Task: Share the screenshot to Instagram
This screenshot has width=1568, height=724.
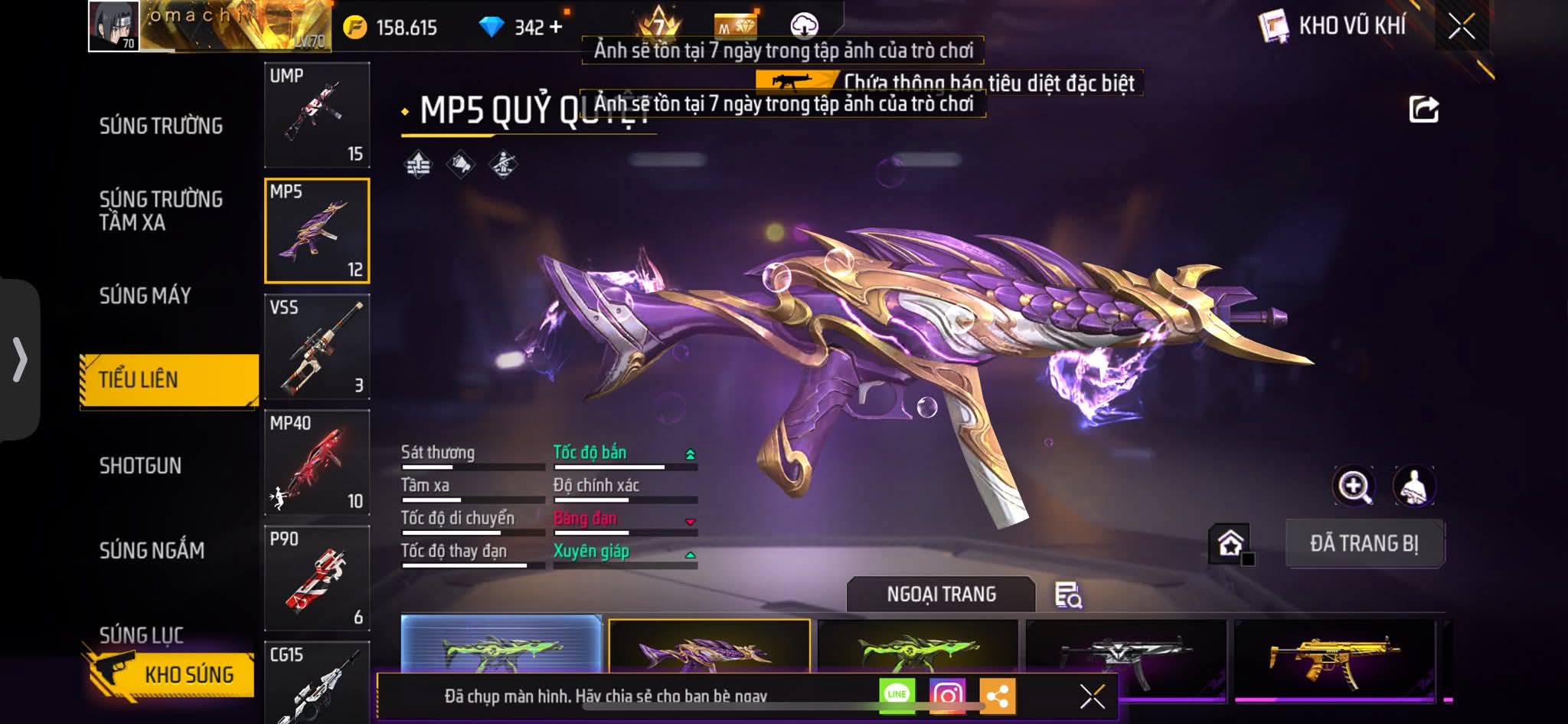Action: click(x=947, y=696)
